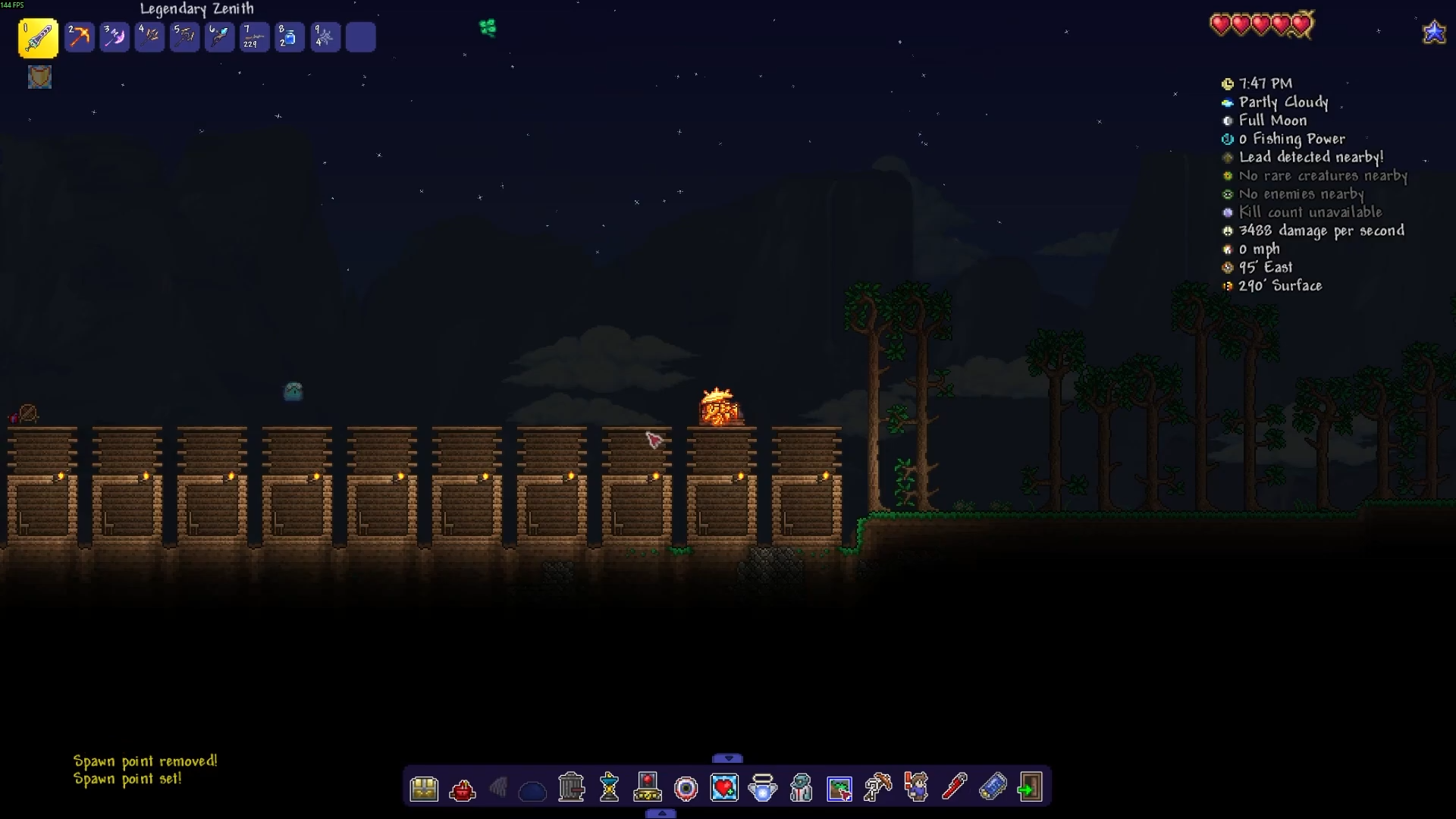Click the shield buff icon below the hotbar
Image resolution: width=1456 pixels, height=819 pixels.
[x=39, y=77]
